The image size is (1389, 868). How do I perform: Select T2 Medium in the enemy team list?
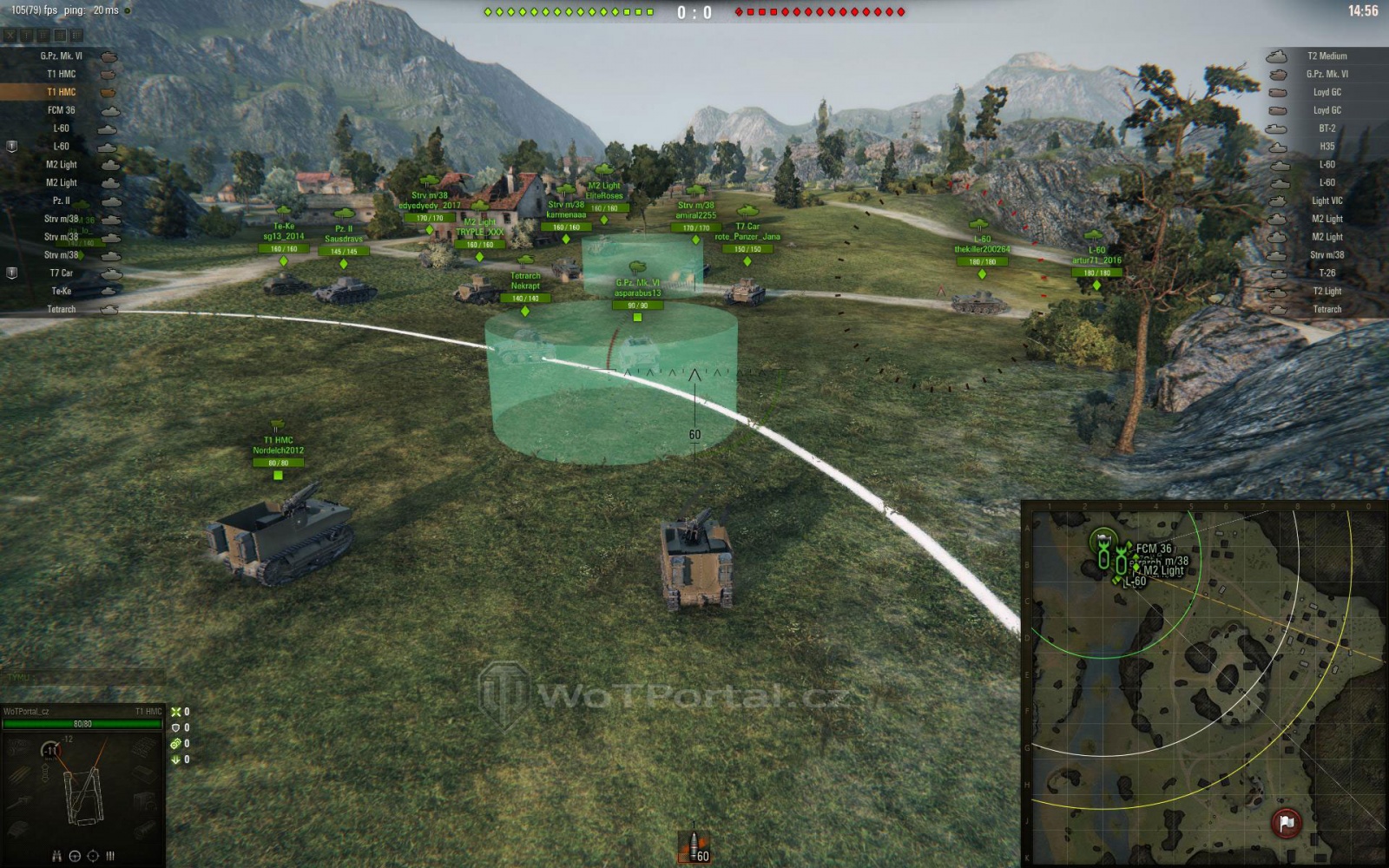click(x=1326, y=56)
